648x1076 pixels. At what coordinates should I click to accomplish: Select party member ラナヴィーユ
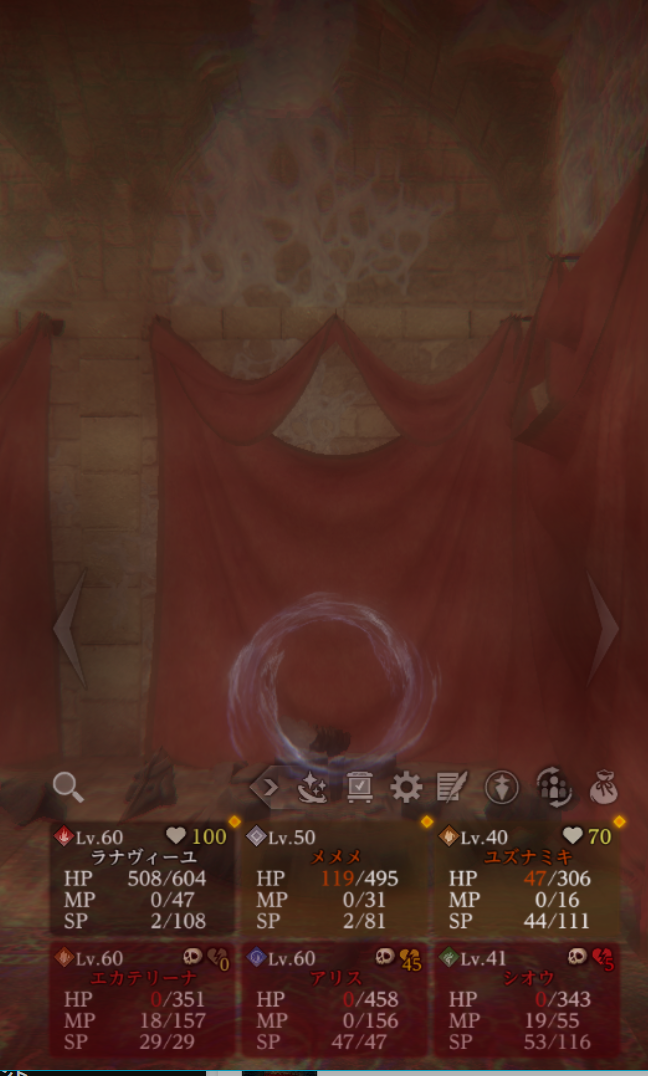(x=144, y=879)
